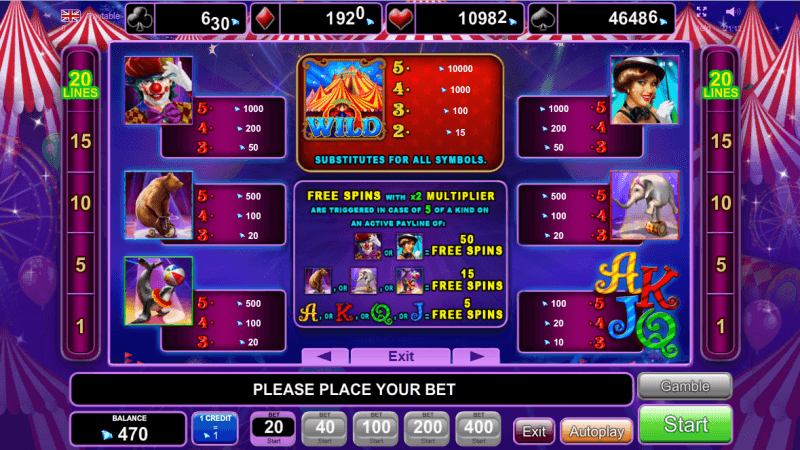Select the maximum 400 bet
This screenshot has height=450, width=800.
[478, 428]
